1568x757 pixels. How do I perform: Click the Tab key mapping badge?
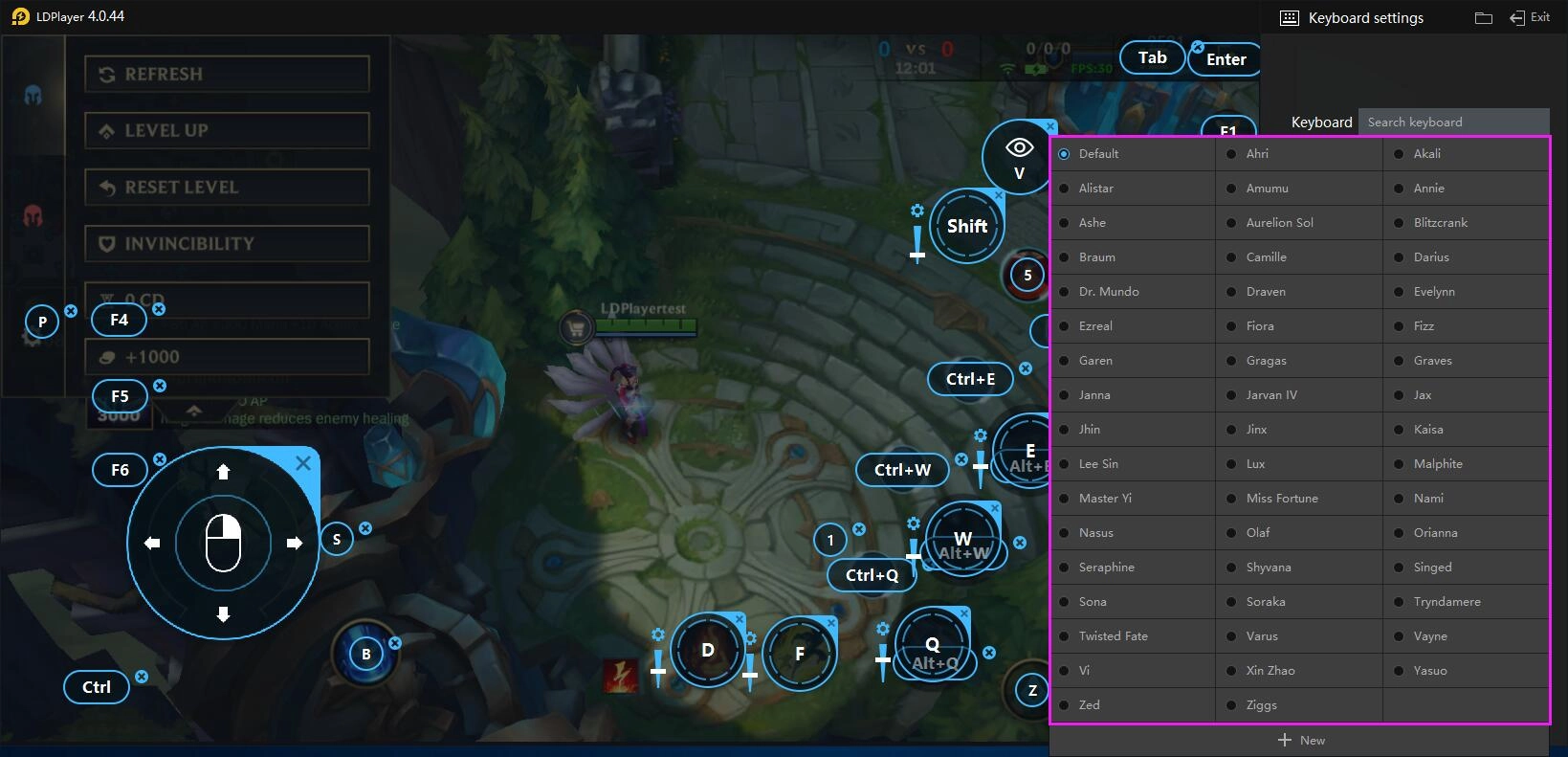(x=1152, y=57)
